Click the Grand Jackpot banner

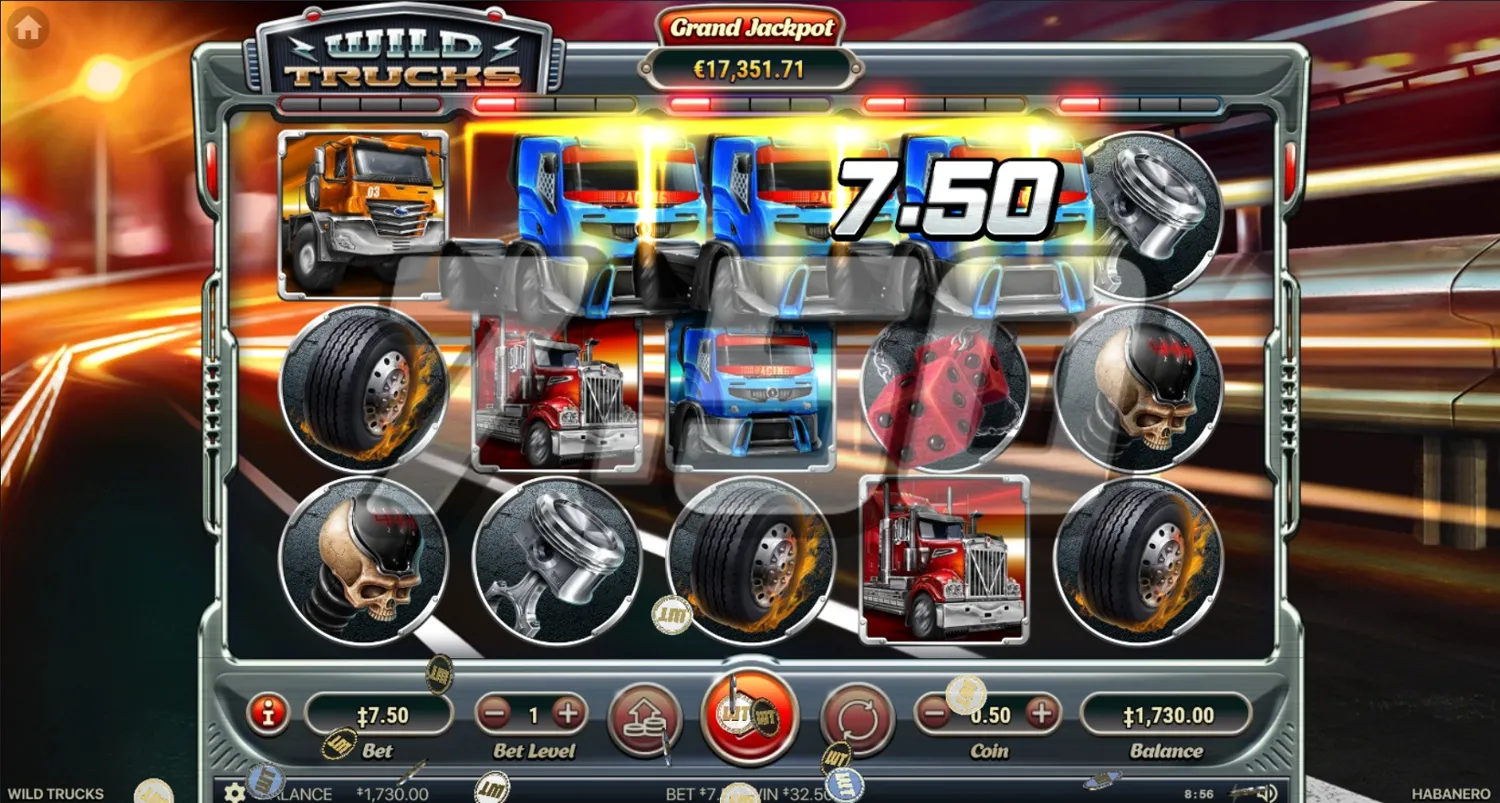[754, 45]
